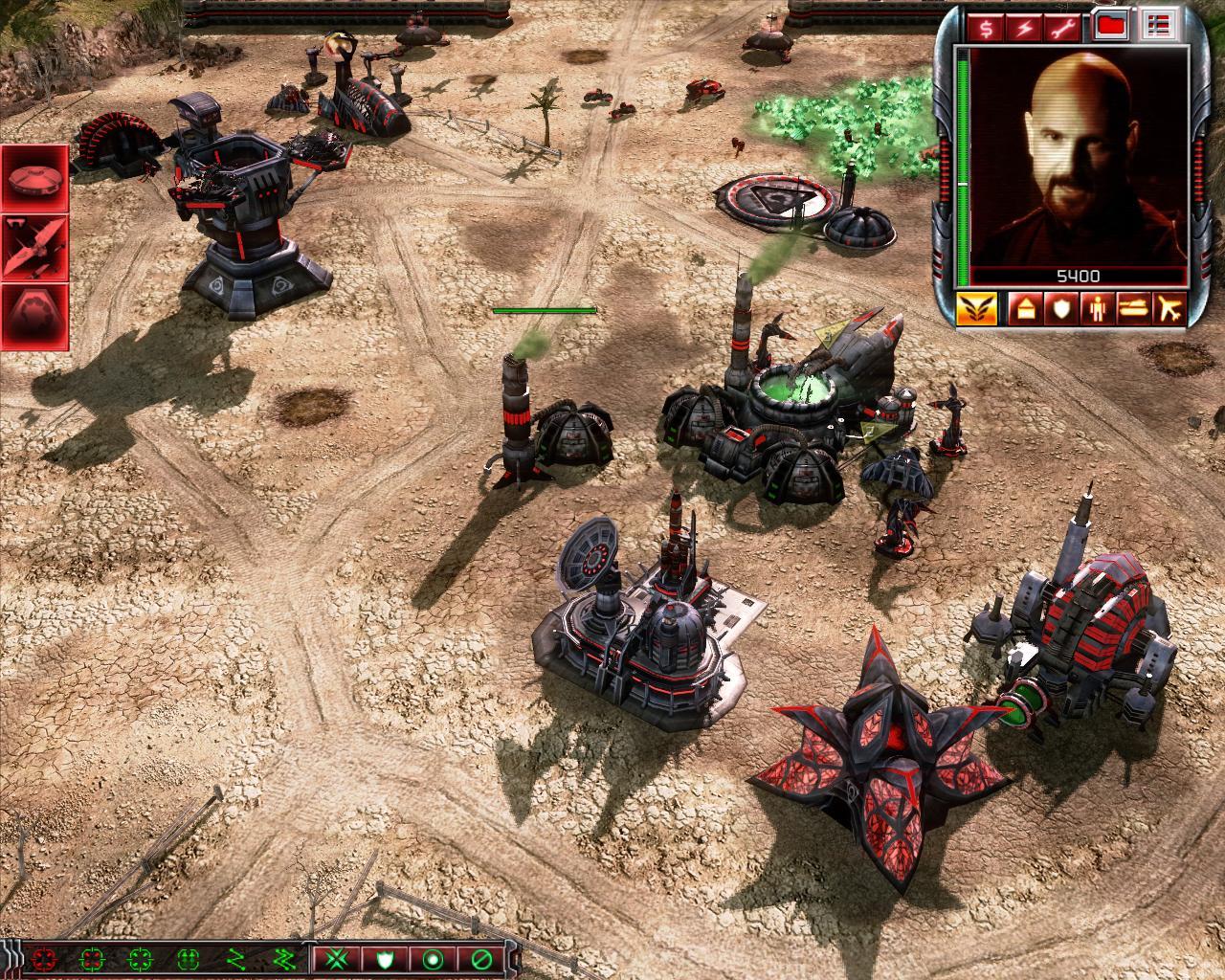The height and width of the screenshot is (980, 1225).
Task: Set the aggressive stance crossed-arrows button
Action: pyautogui.click(x=336, y=958)
